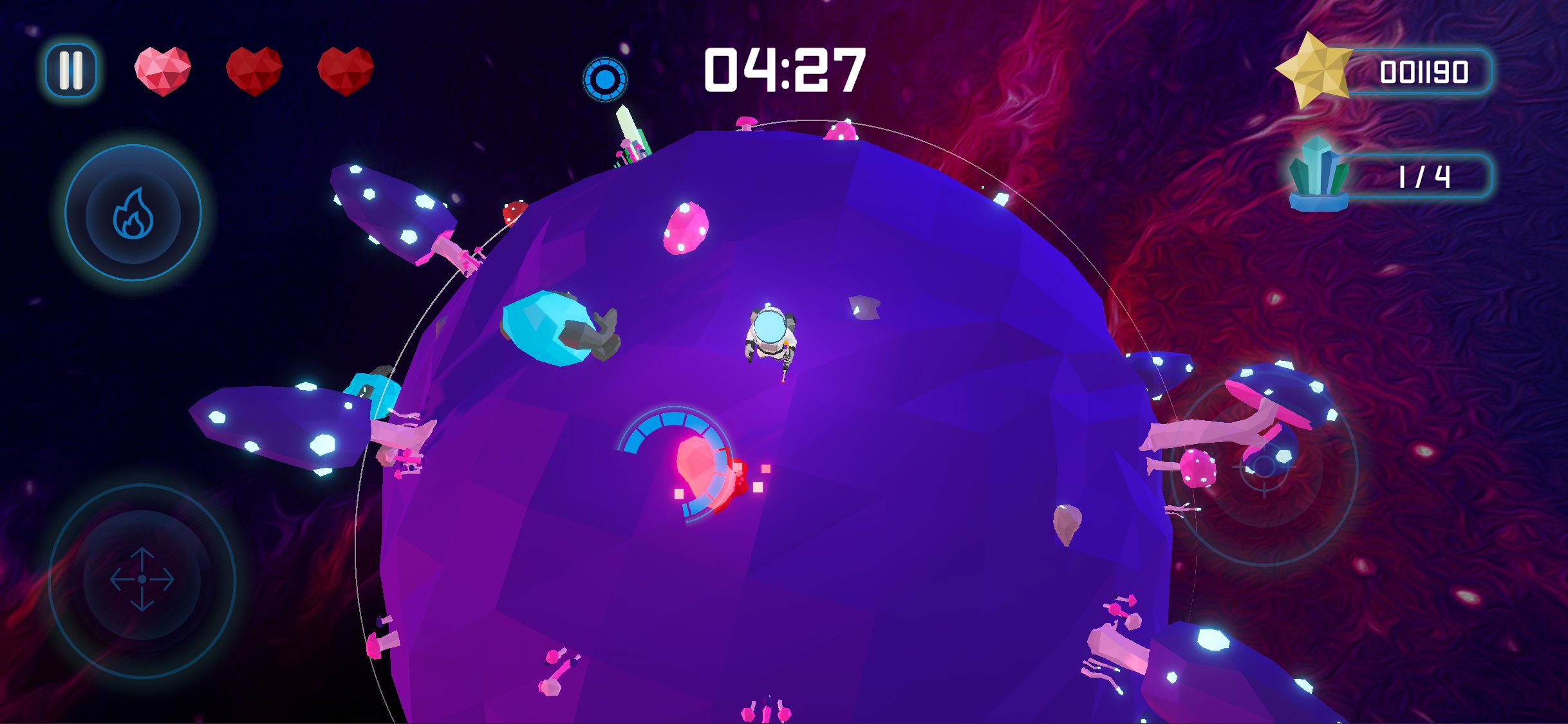Tap the second heart in the health bar

[x=255, y=71]
